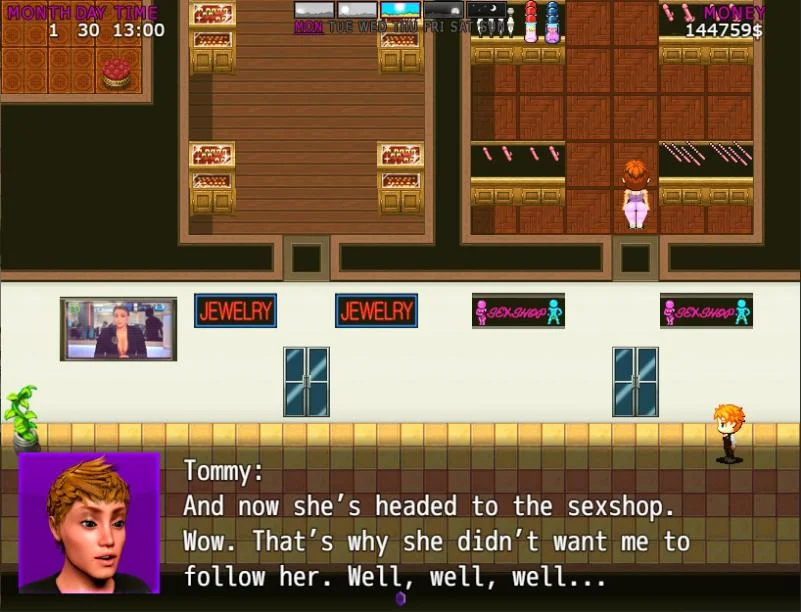The width and height of the screenshot is (801, 612).
Task: Advance Tommy's dialogue text box
Action: (x=440, y=524)
